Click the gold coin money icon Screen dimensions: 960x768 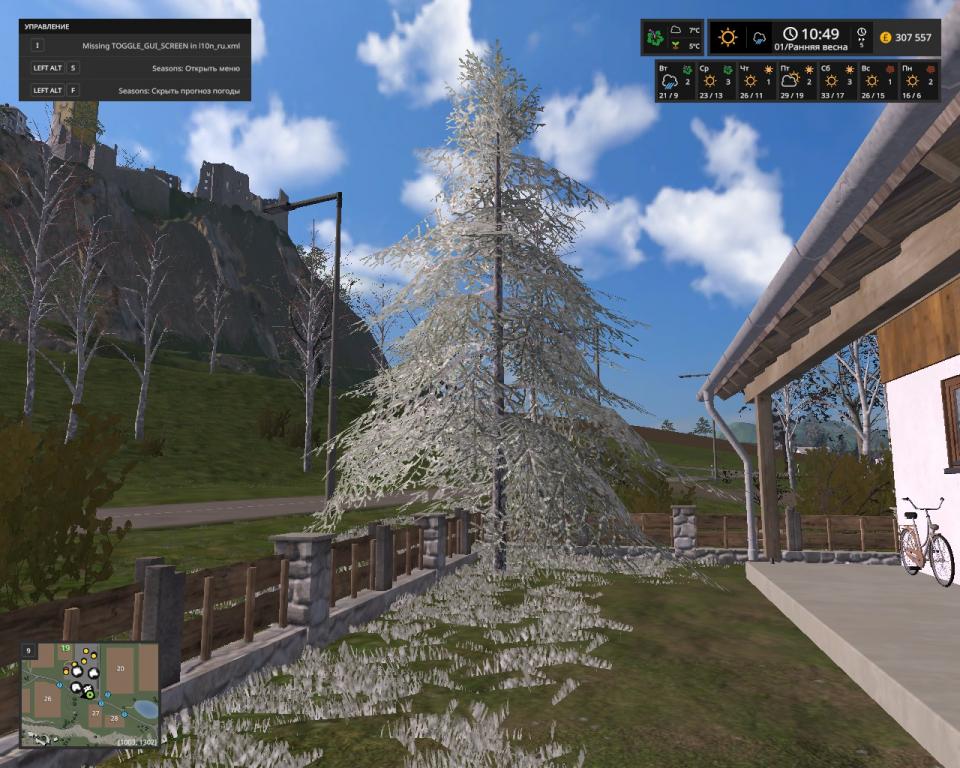[x=885, y=38]
